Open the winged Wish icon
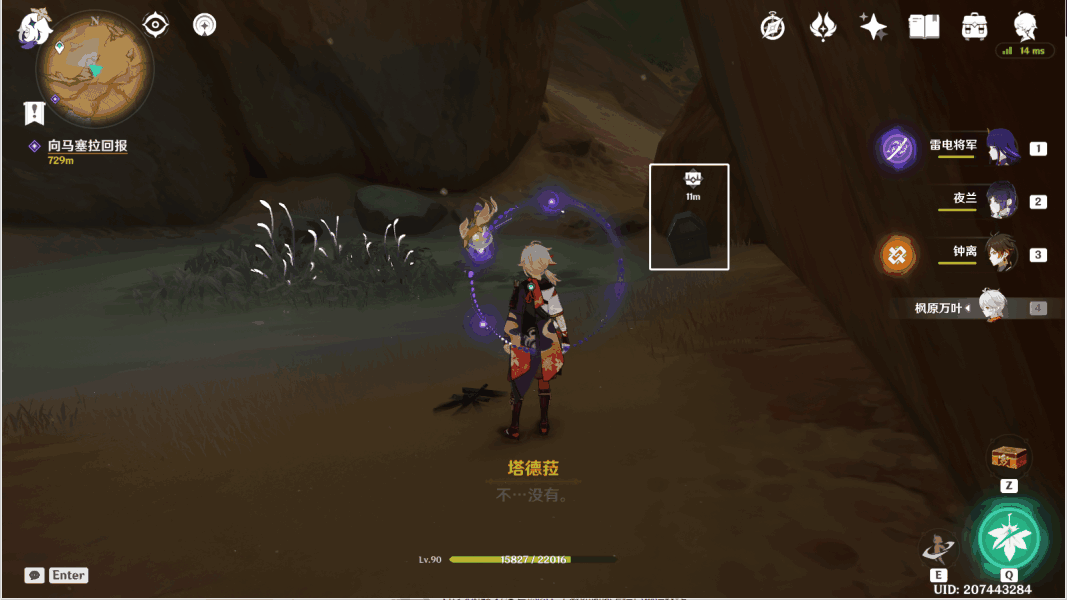1067x600 pixels. click(822, 27)
